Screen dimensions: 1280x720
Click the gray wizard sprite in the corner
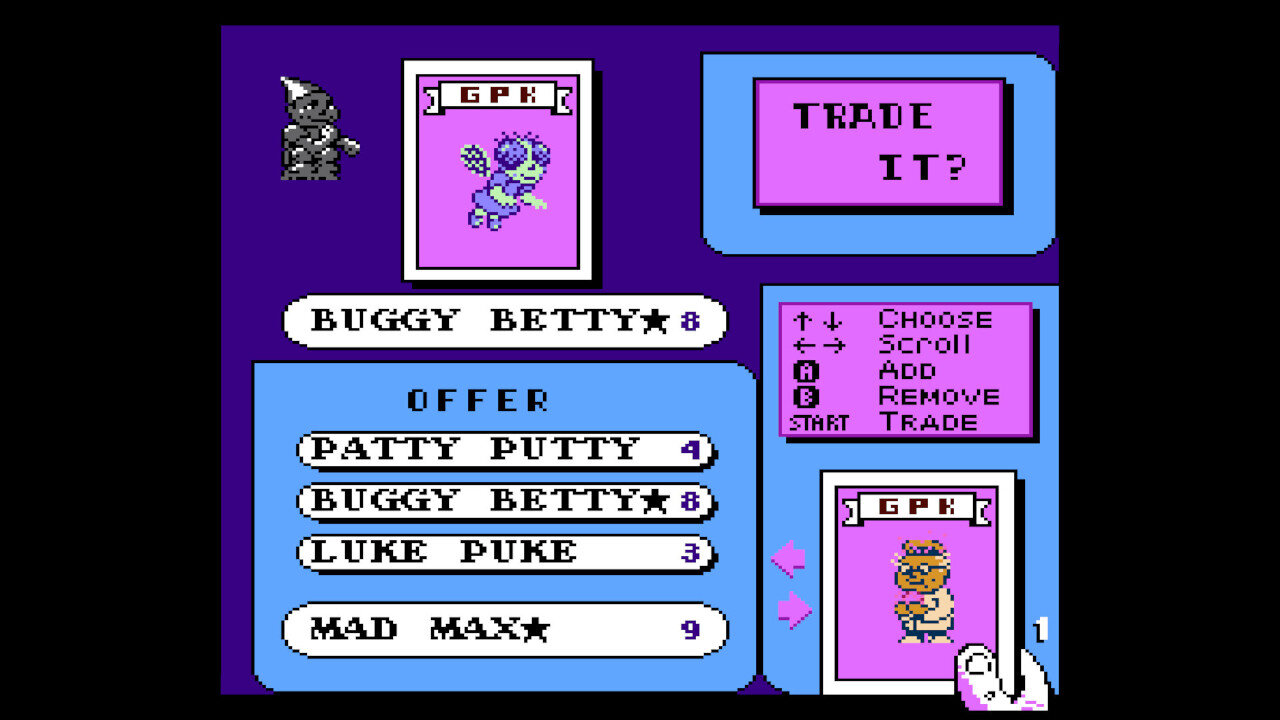[311, 130]
